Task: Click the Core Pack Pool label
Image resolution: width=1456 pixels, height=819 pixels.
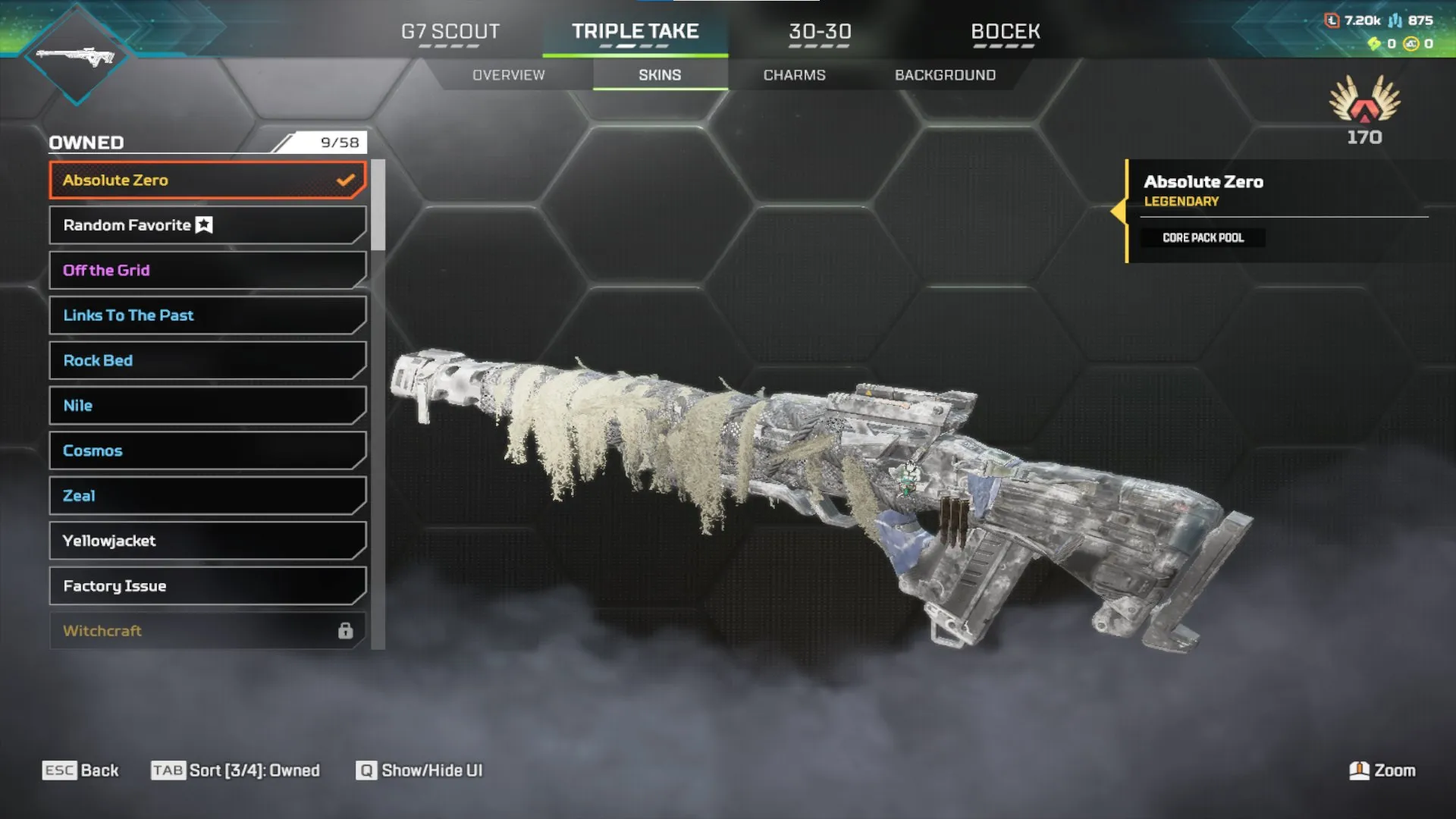Action: point(1203,237)
